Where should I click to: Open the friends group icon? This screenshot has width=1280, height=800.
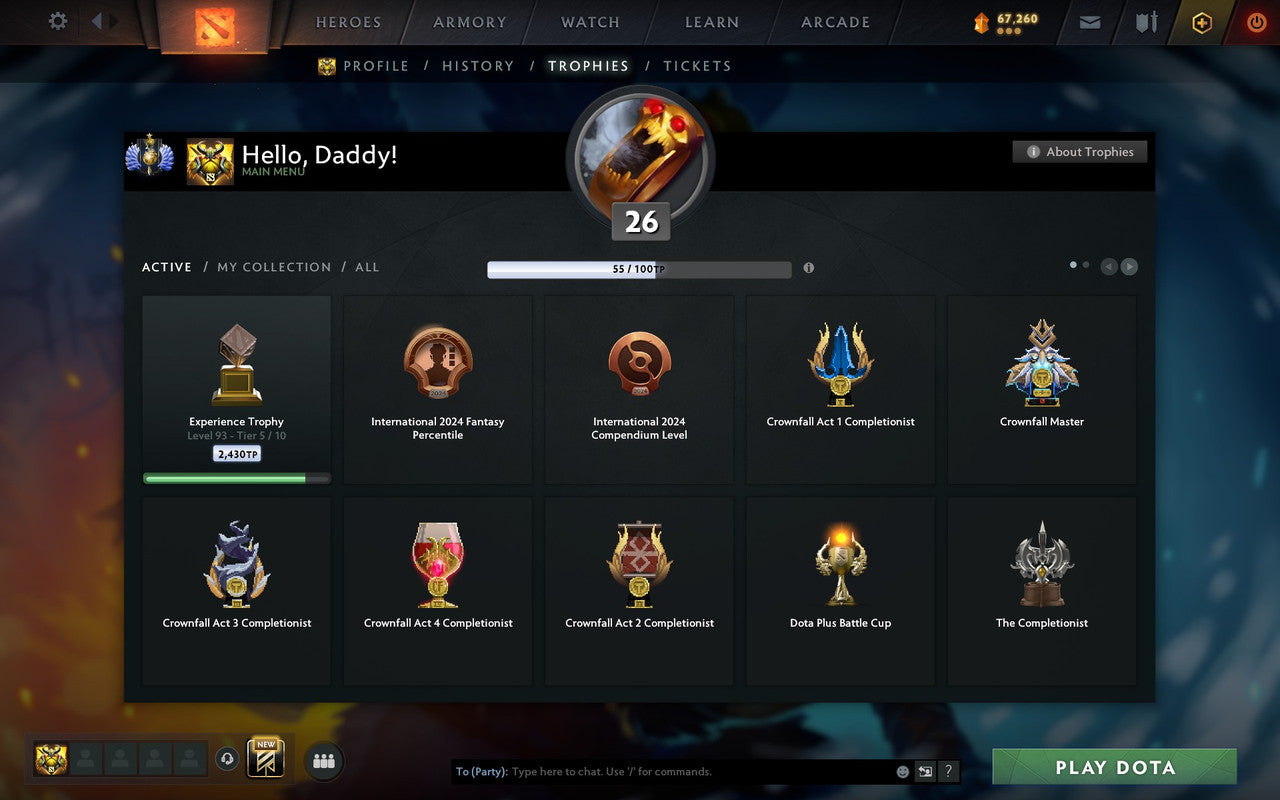click(323, 759)
